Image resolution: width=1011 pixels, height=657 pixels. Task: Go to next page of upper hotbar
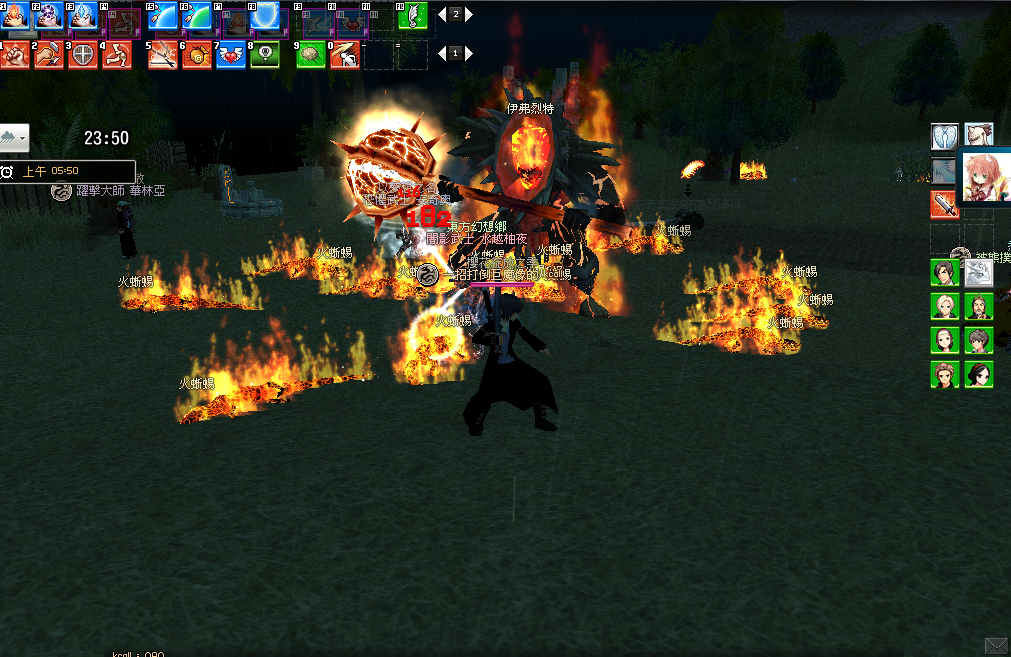coord(469,15)
